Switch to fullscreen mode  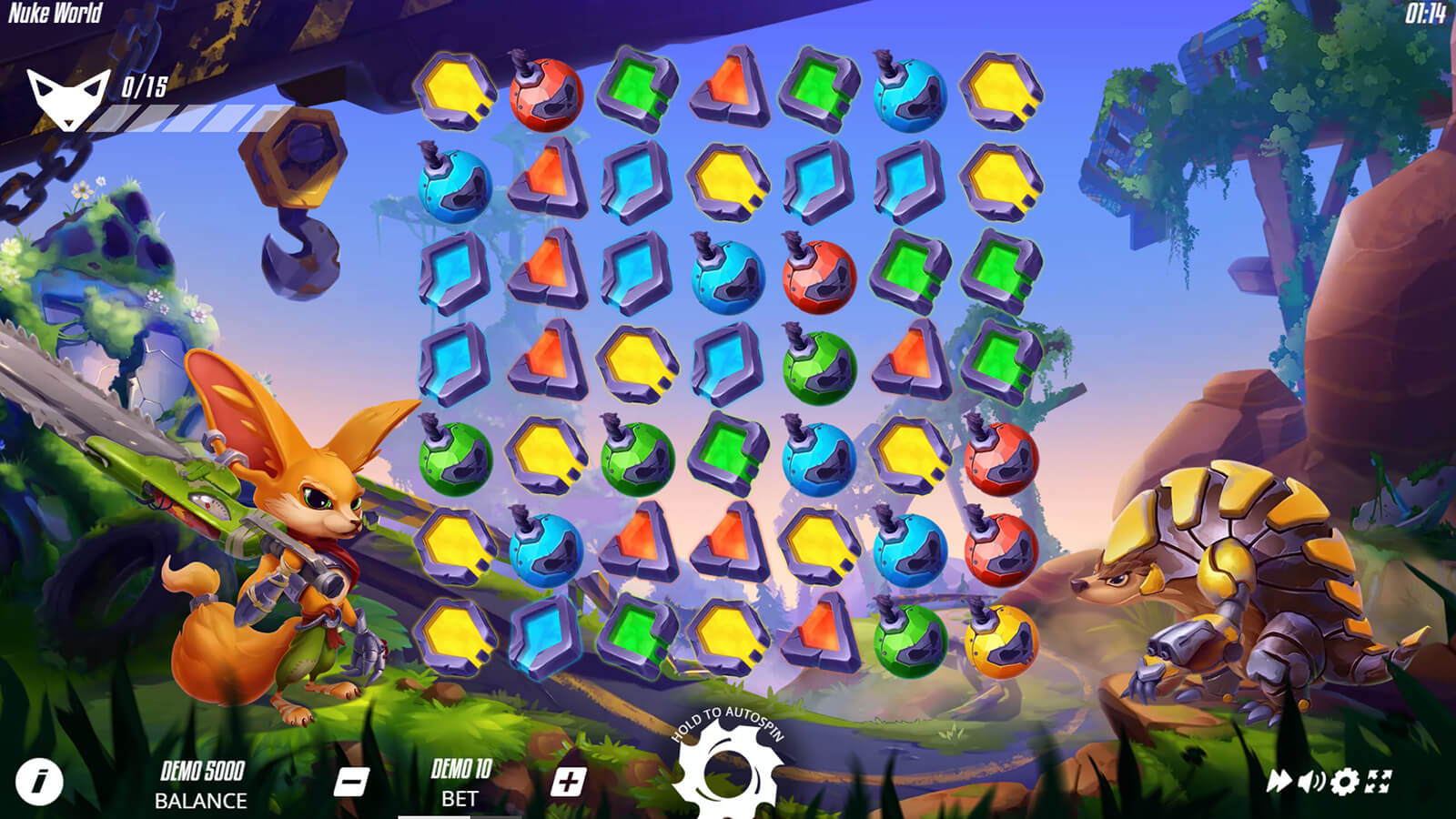(x=1380, y=781)
